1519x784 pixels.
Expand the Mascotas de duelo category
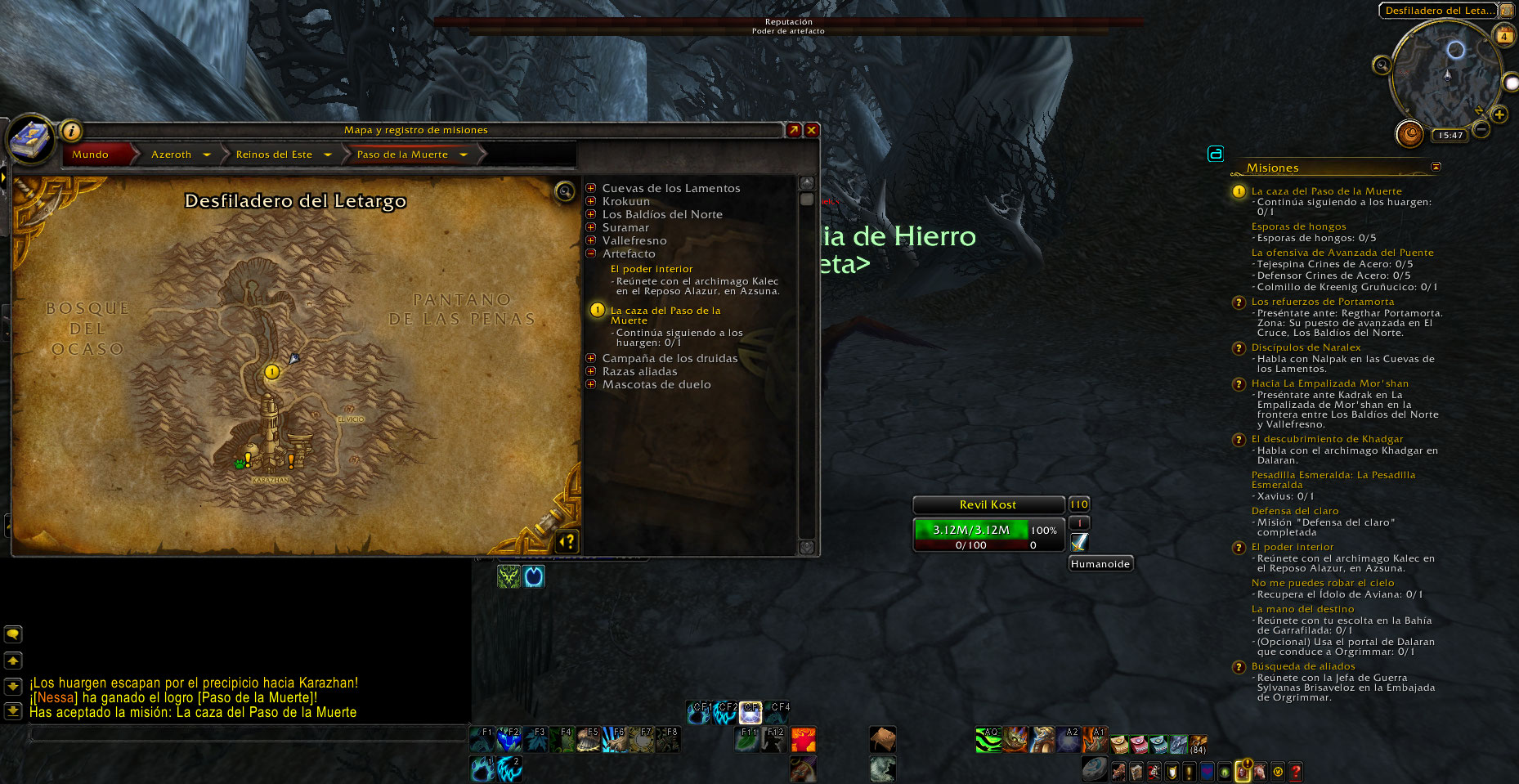(x=591, y=385)
